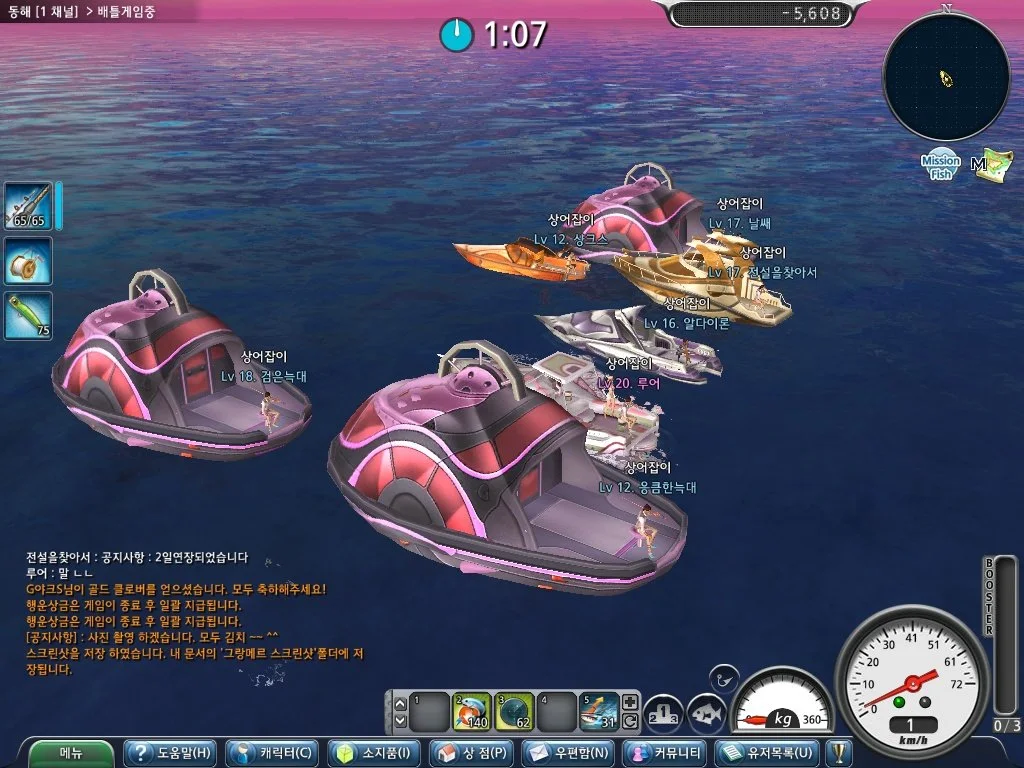Select the green lure slot
This screenshot has width=1024, height=768.
[x=28, y=315]
